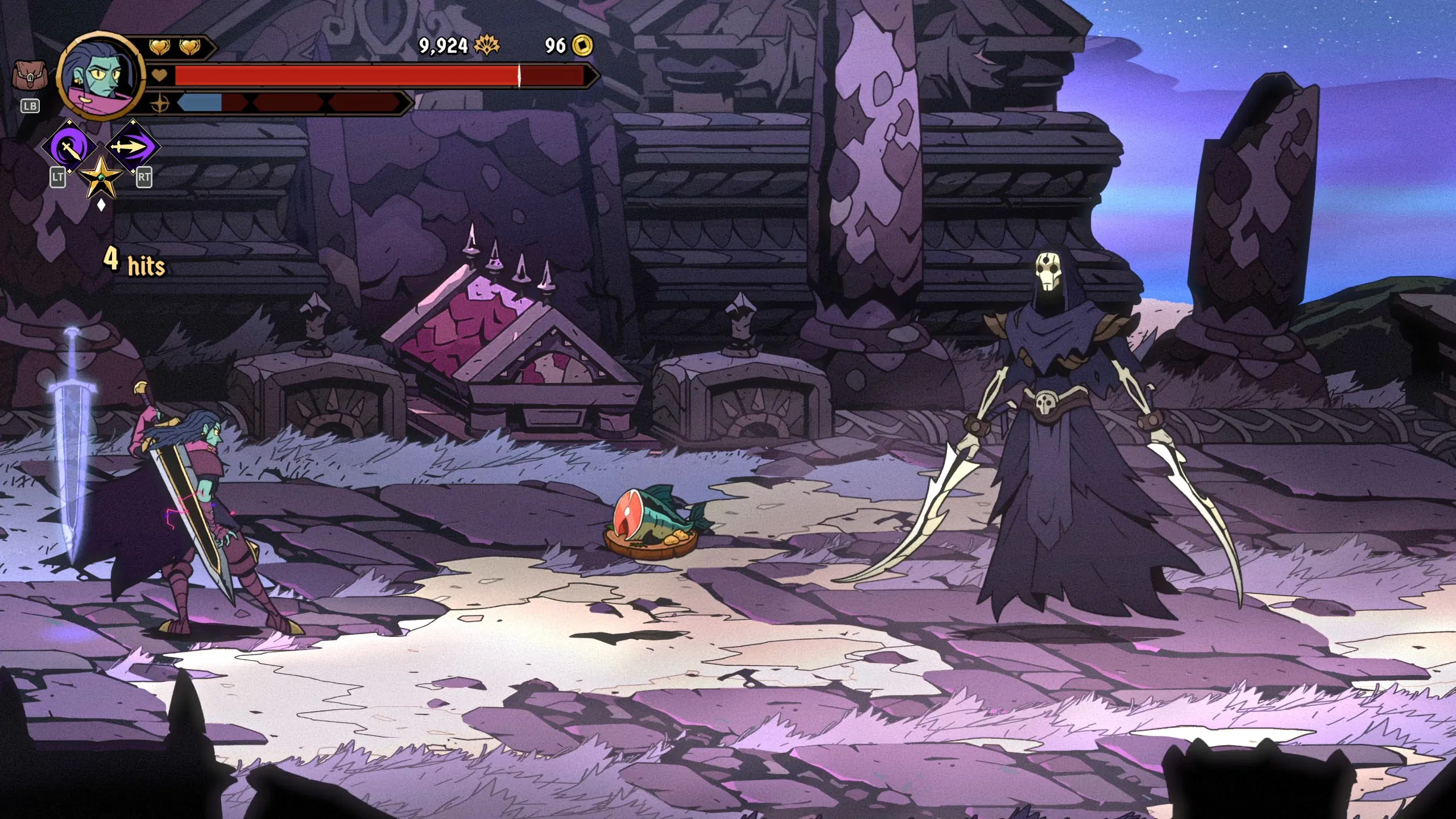1456x819 pixels.
Task: Open the leather bag inventory icon
Action: (30, 76)
